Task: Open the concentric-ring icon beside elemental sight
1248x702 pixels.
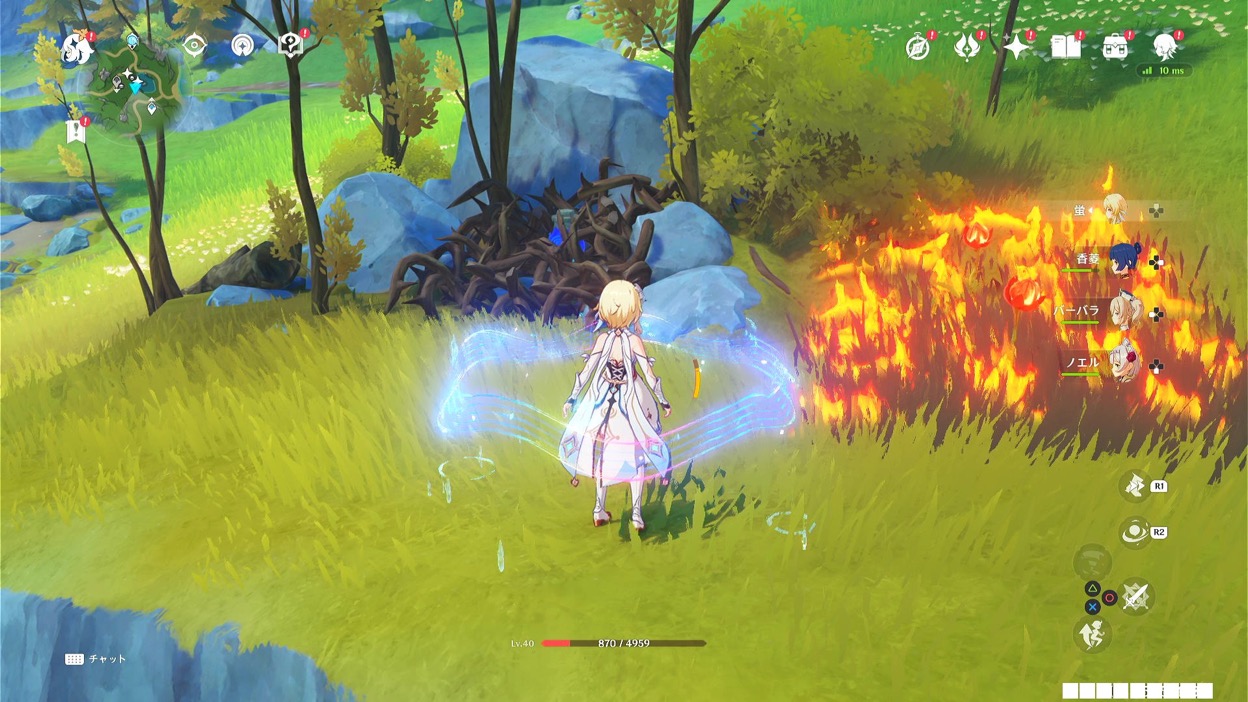Action: [x=242, y=45]
